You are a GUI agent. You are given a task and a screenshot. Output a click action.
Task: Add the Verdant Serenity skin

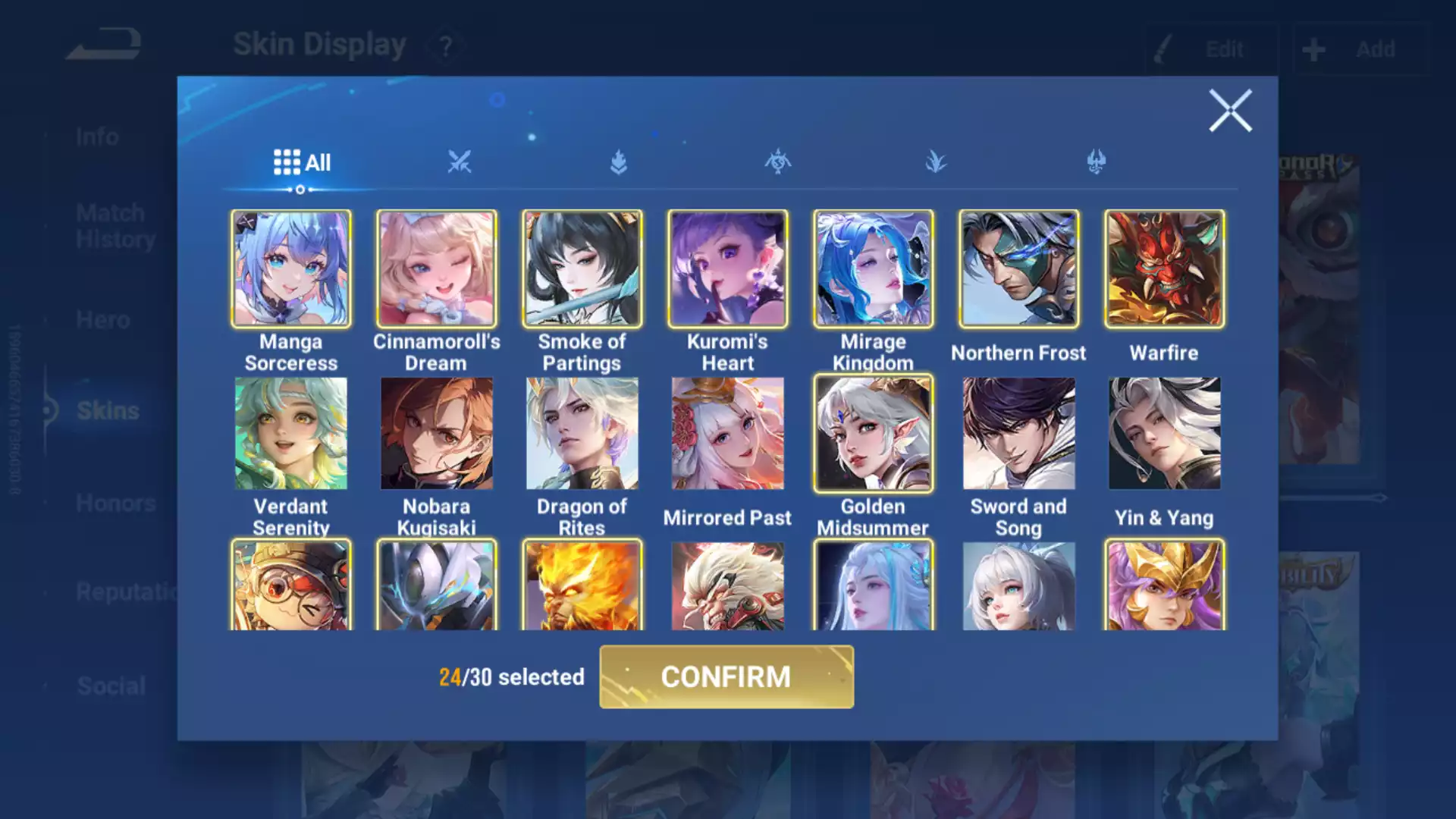[291, 434]
